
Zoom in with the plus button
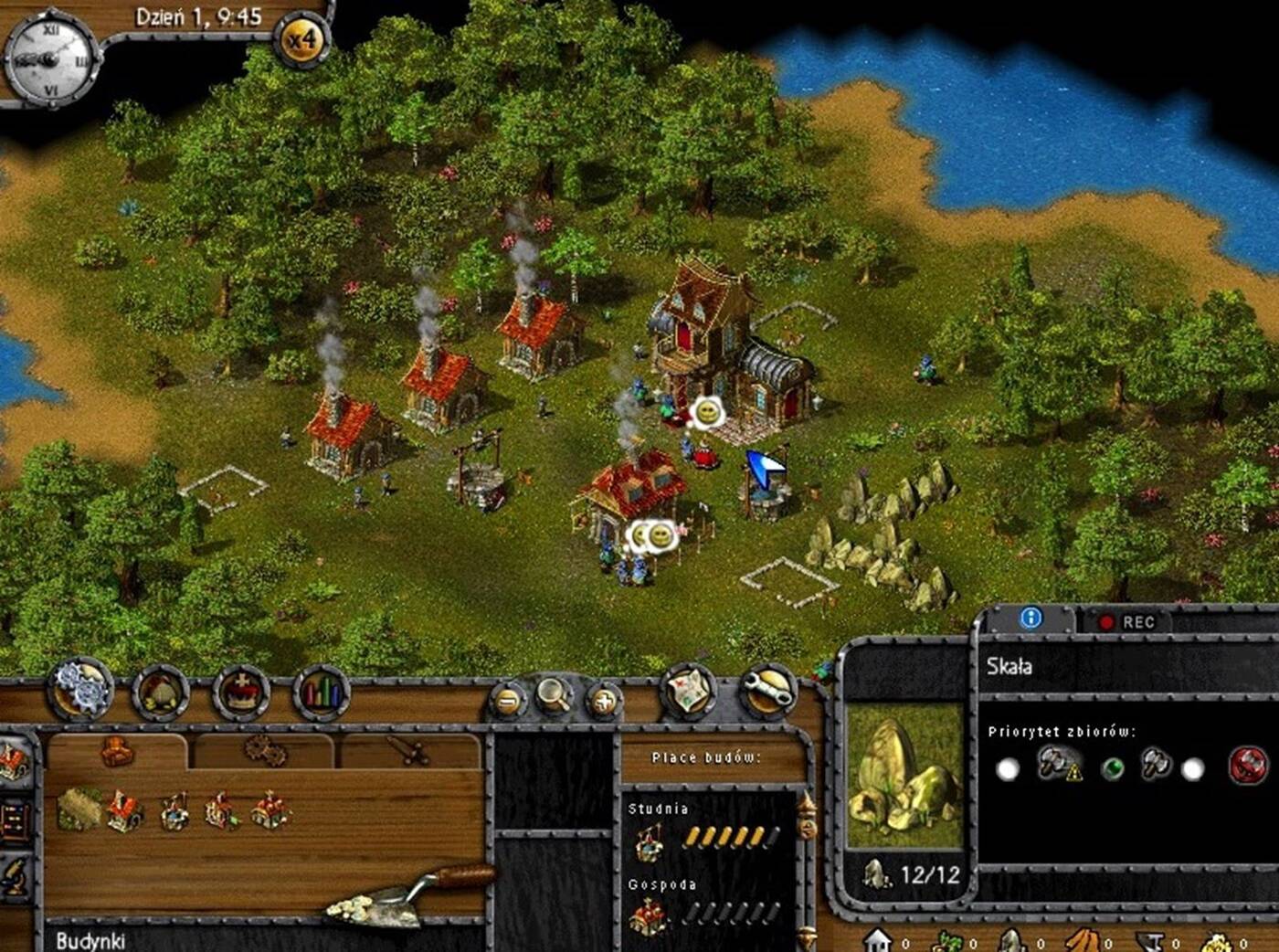pos(603,702)
